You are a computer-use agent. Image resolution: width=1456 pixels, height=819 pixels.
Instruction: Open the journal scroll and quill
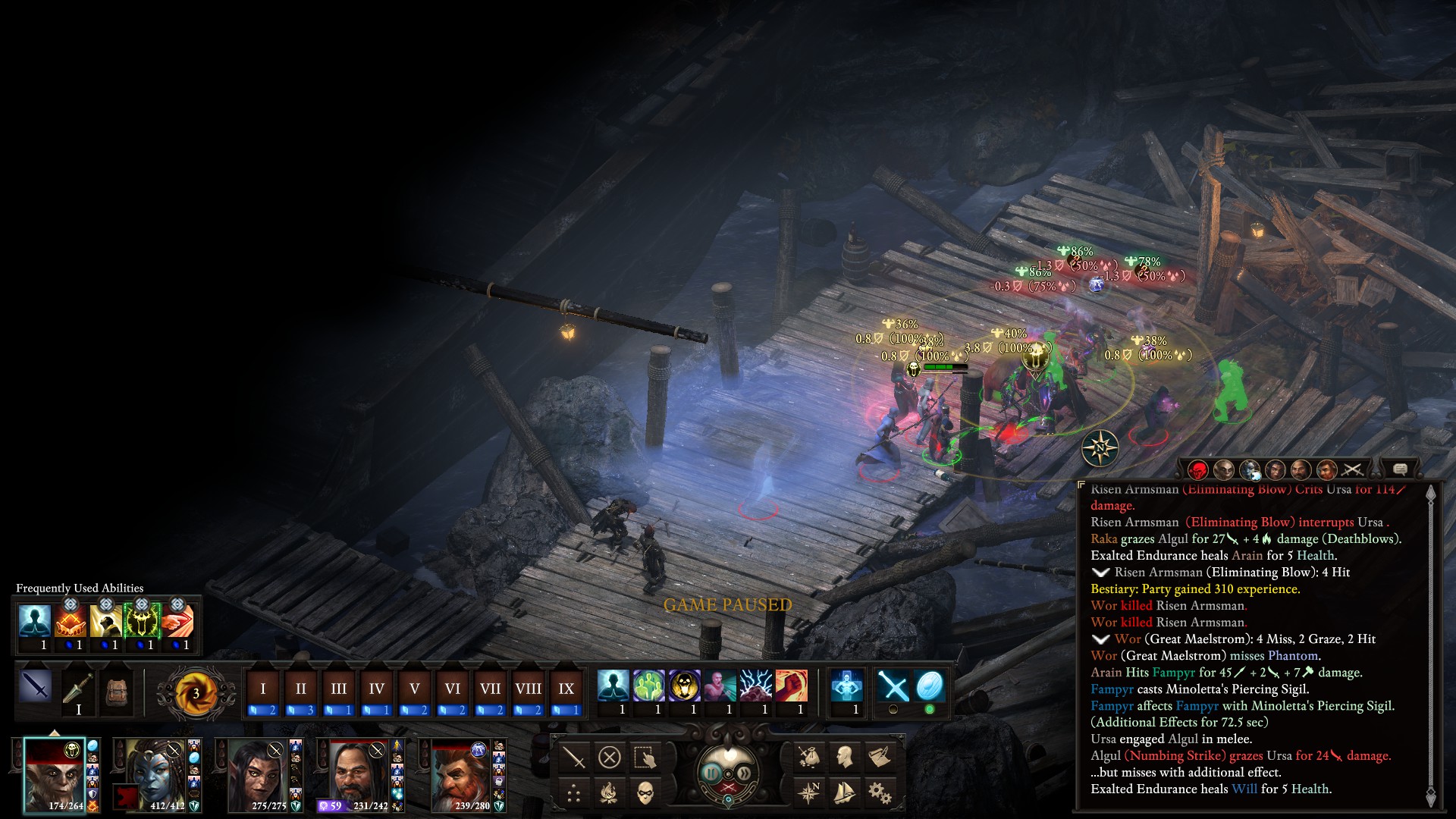coord(880,756)
